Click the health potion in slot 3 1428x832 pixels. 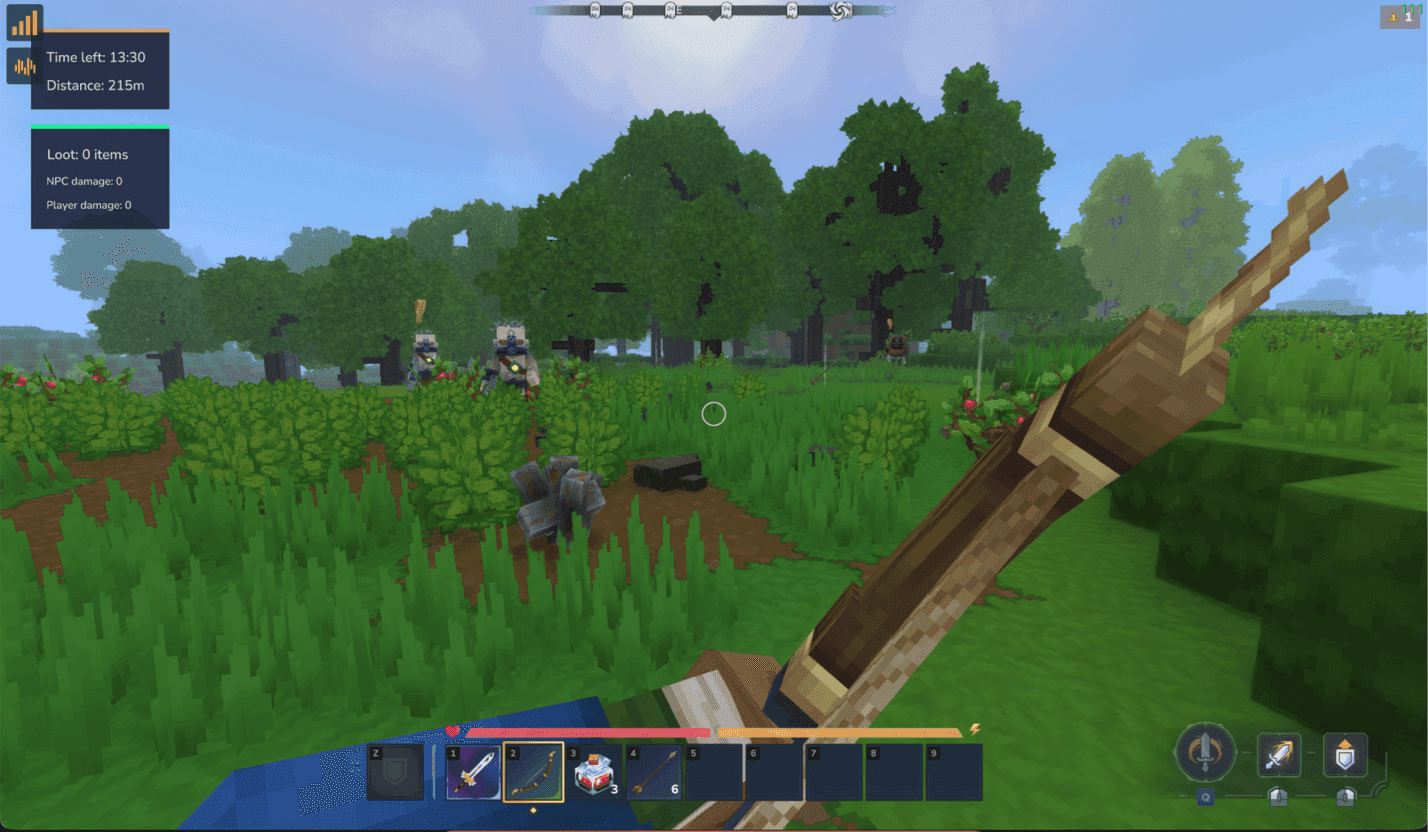[x=591, y=770]
